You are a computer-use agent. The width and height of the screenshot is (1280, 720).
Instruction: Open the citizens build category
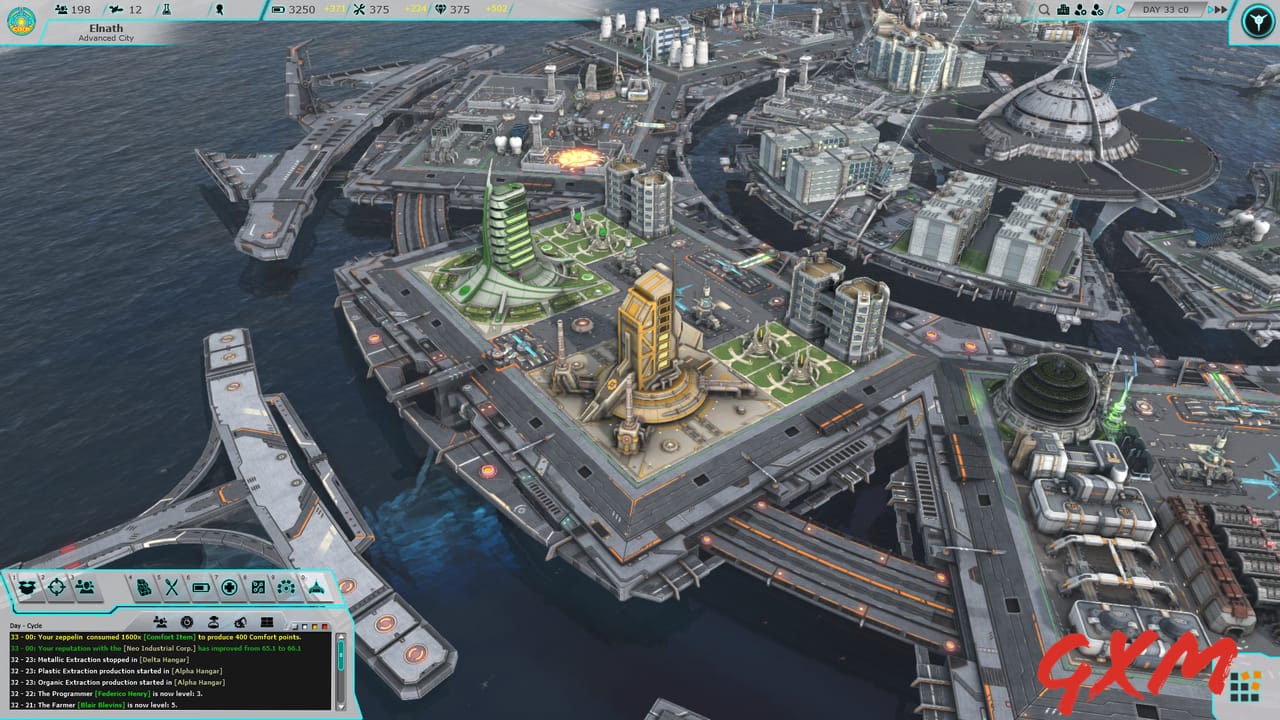tap(86, 587)
